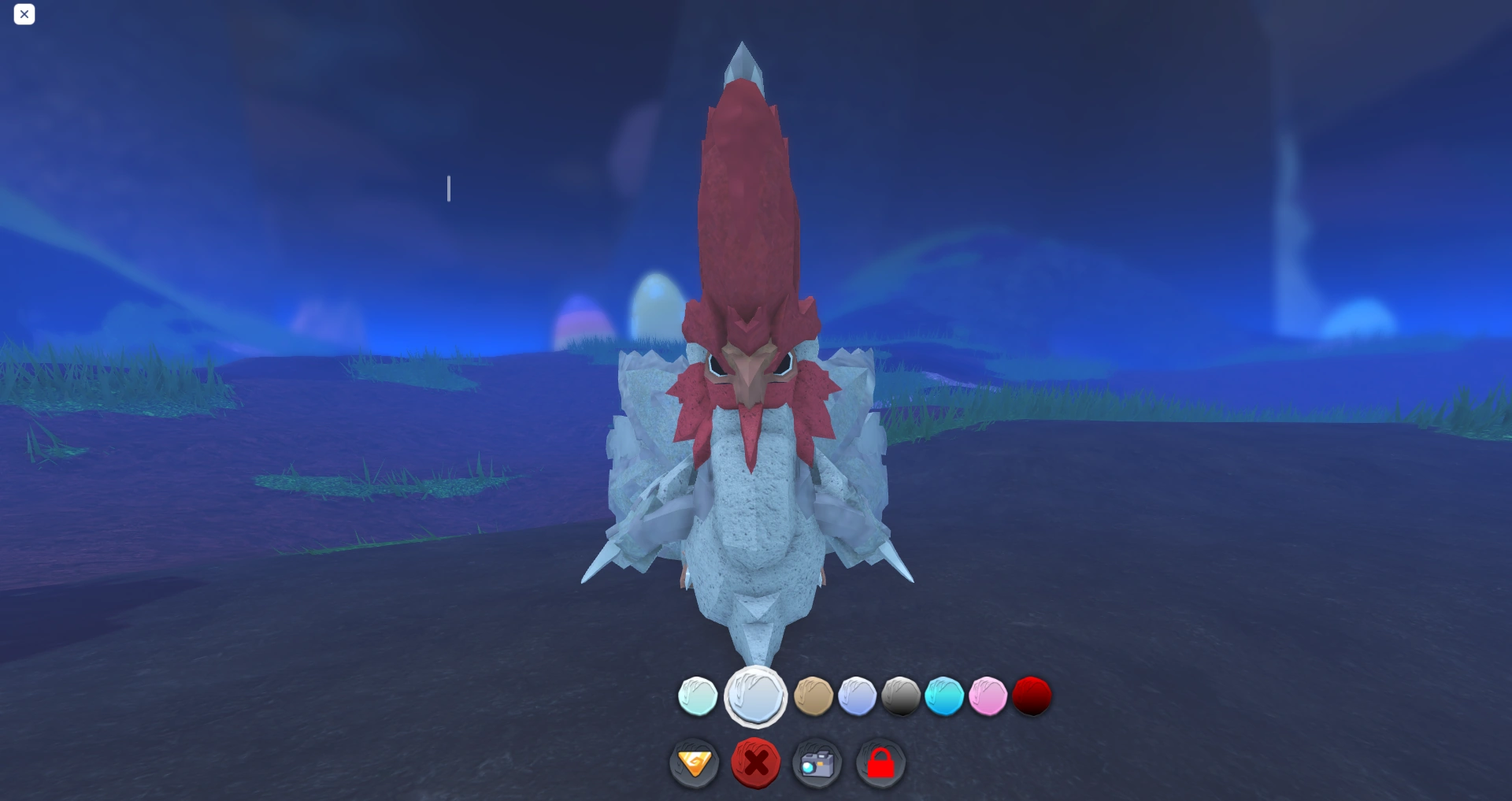
Task: Pick the lavender color swatch
Action: tap(858, 696)
